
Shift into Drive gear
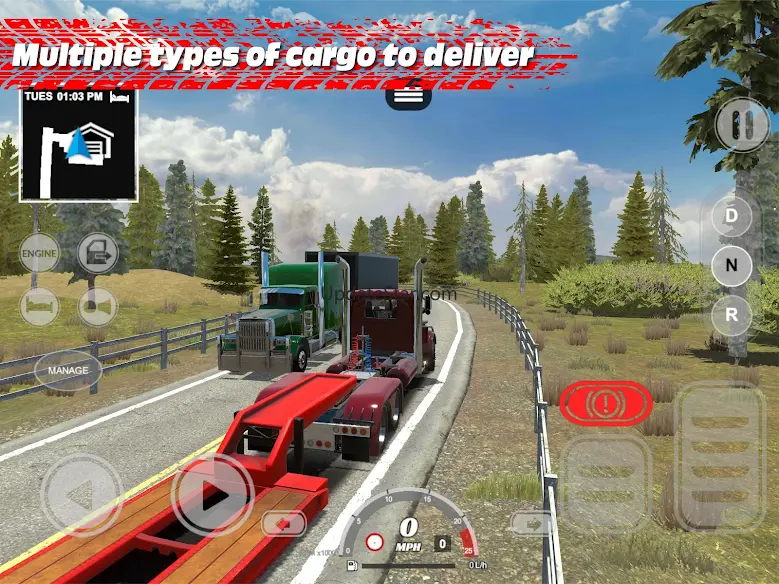click(x=731, y=216)
